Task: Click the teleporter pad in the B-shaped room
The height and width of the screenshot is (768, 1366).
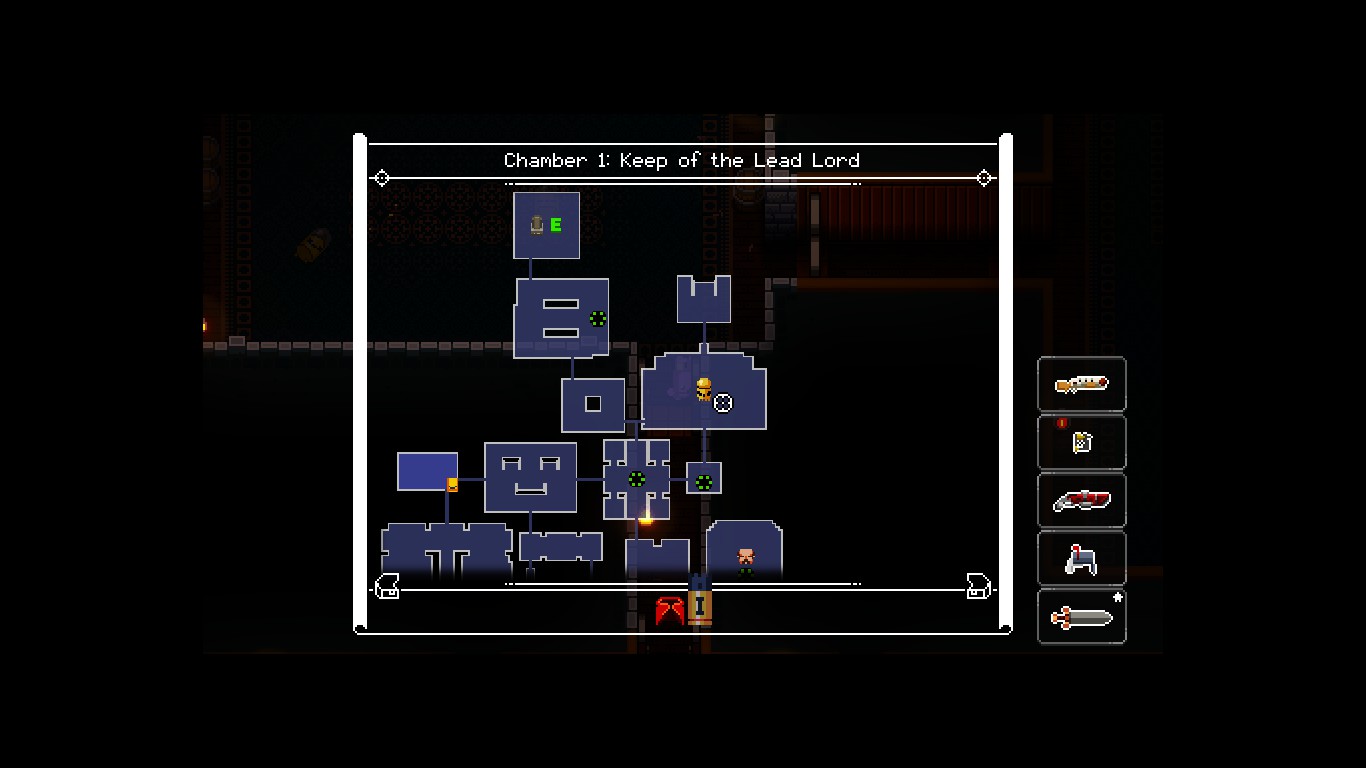Action: [597, 319]
